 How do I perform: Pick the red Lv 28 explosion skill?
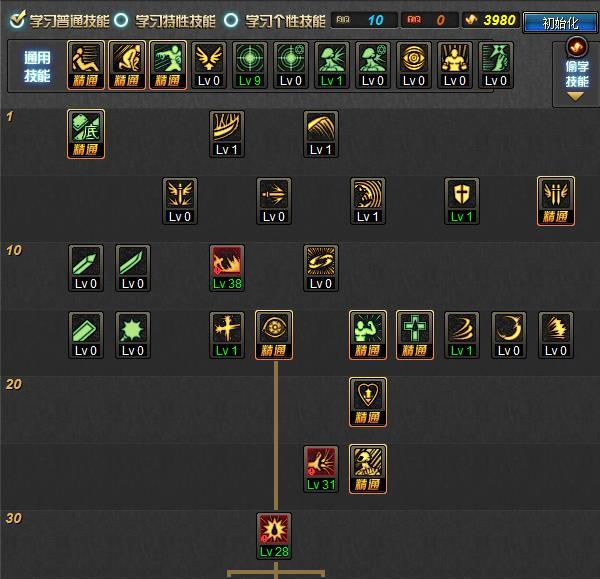pyautogui.click(x=274, y=535)
